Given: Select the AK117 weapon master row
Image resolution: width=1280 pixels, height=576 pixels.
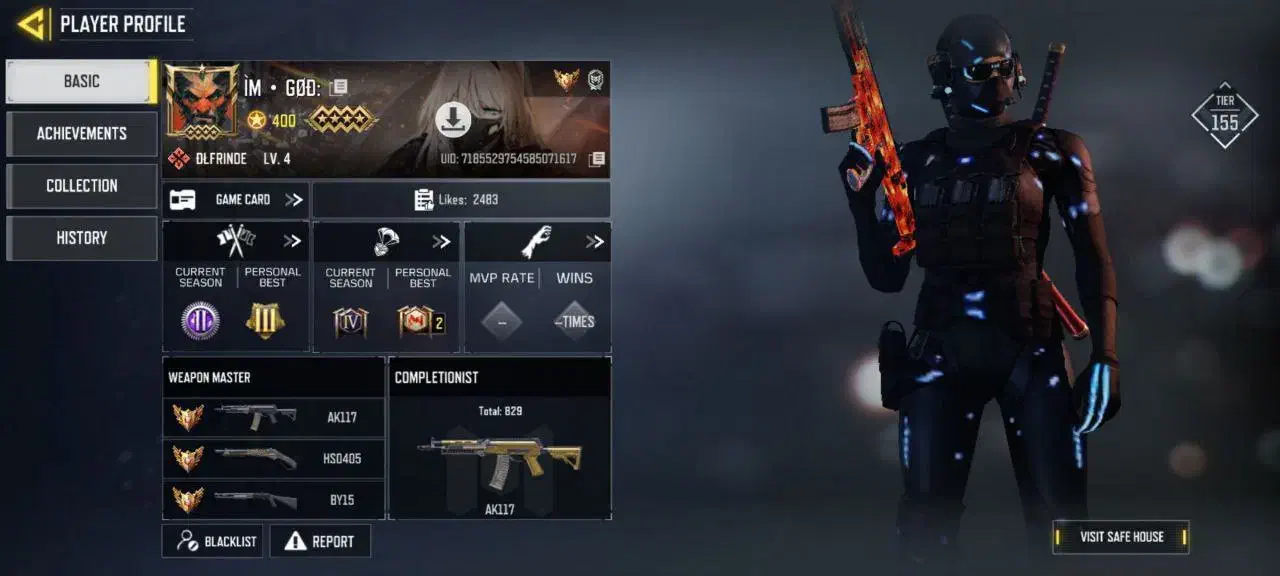Looking at the screenshot, I should (x=273, y=417).
